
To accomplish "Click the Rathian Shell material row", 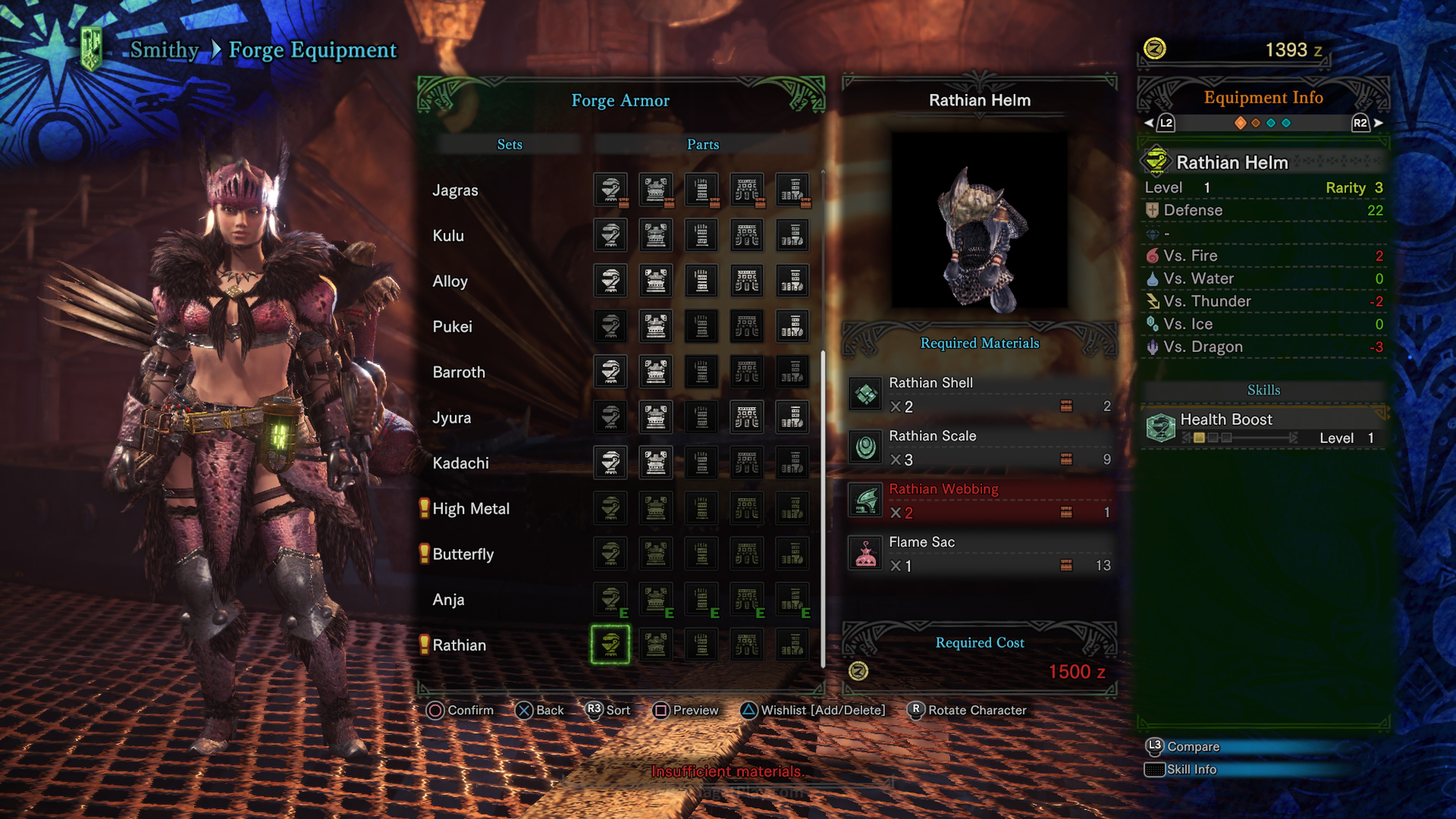I will 979,394.
